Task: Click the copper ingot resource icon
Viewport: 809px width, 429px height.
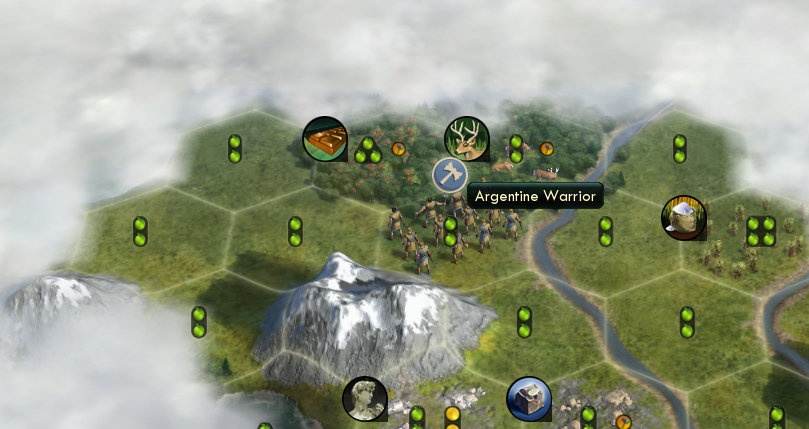Action: [324, 138]
